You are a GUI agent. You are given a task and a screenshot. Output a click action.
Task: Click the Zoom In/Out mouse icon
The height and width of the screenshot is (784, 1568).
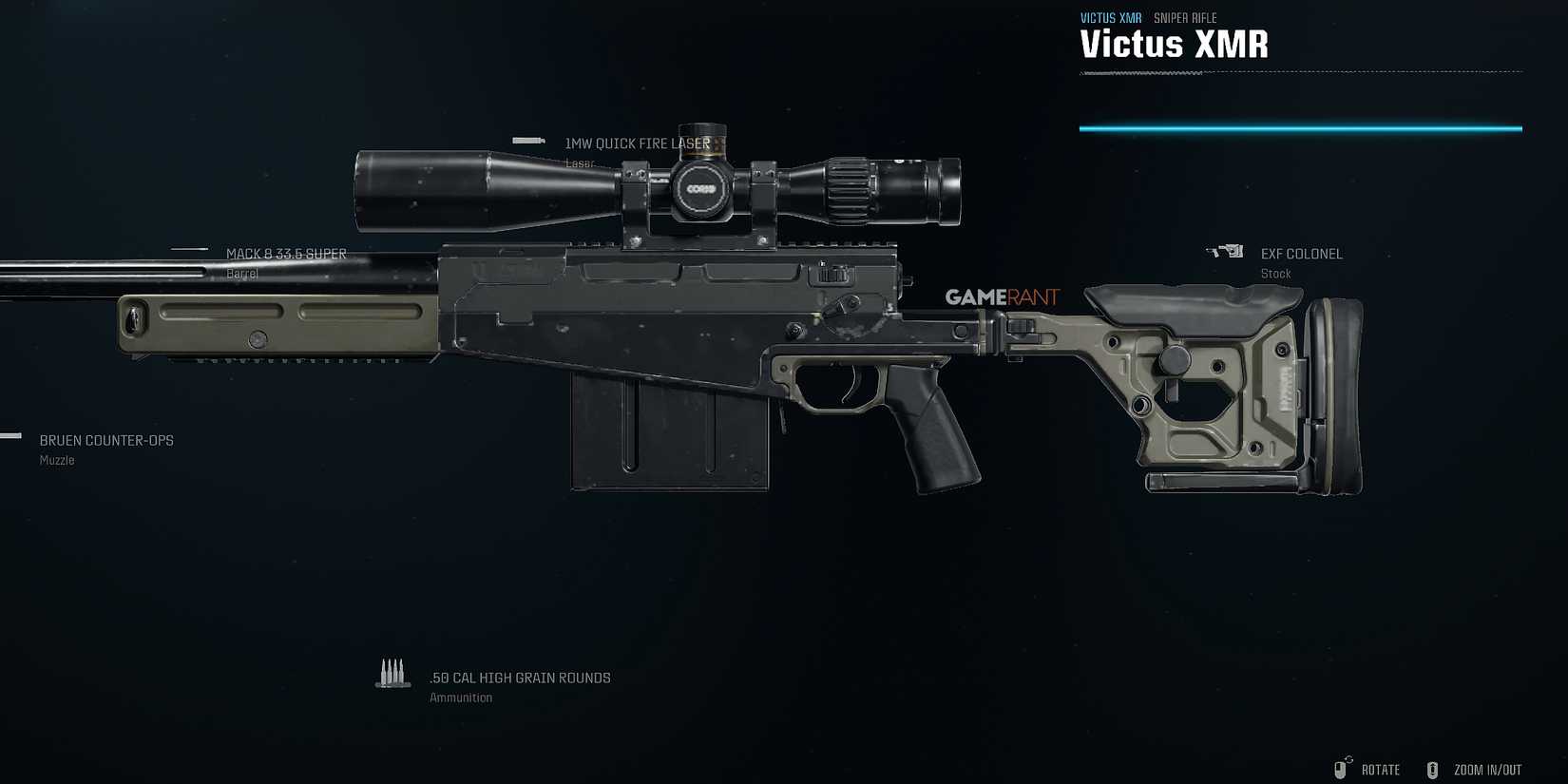click(1433, 769)
